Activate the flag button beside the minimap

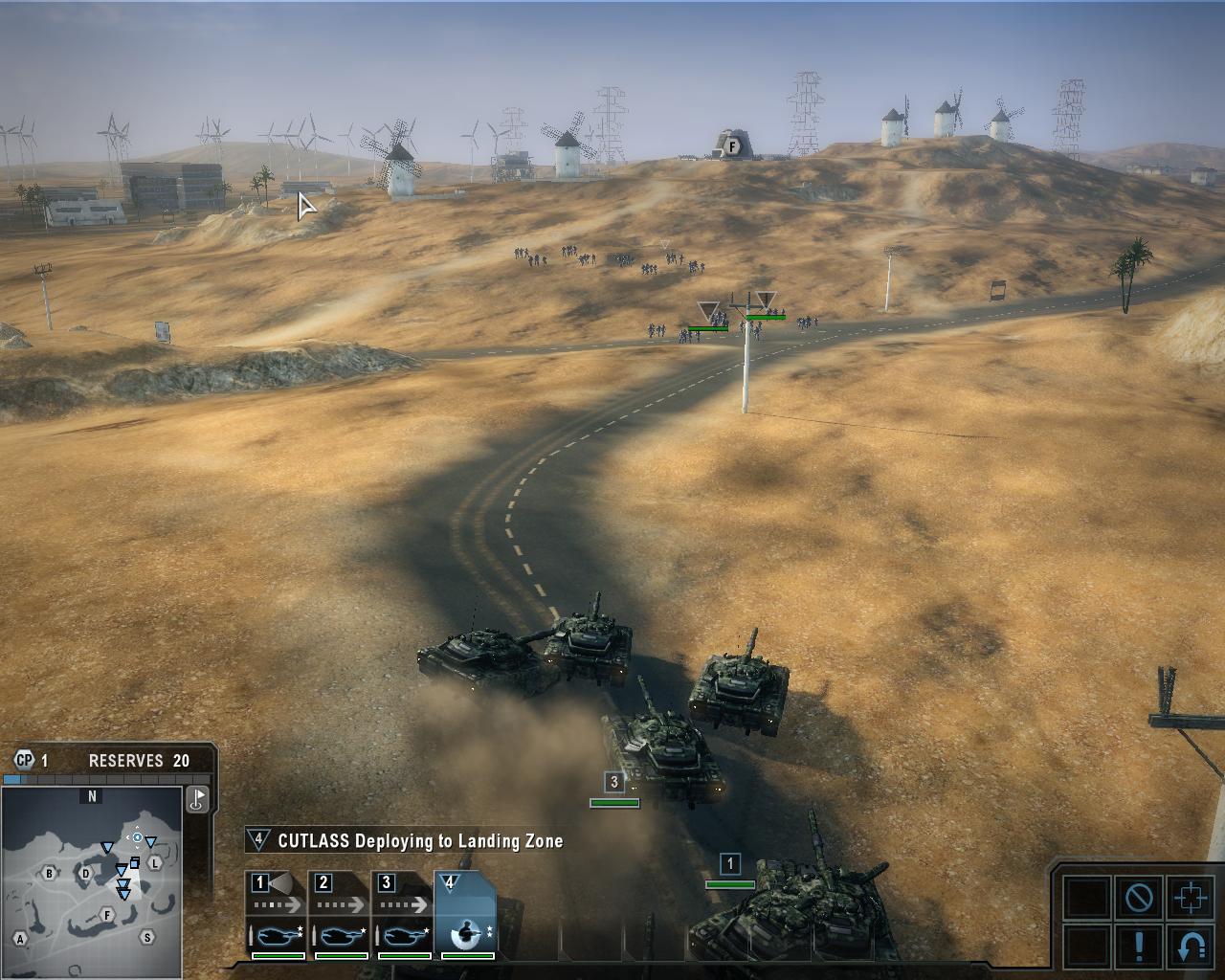tap(197, 799)
